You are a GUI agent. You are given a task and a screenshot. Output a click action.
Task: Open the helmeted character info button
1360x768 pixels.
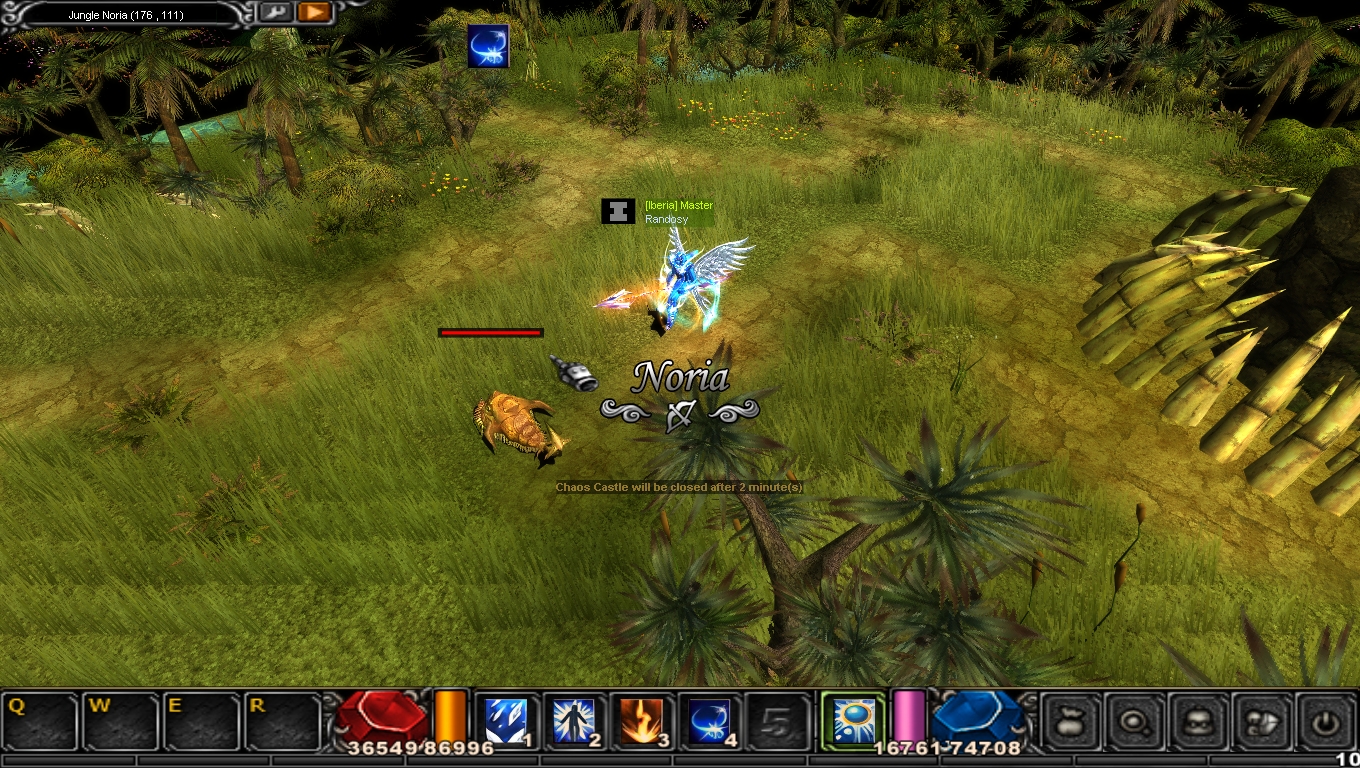1198,720
